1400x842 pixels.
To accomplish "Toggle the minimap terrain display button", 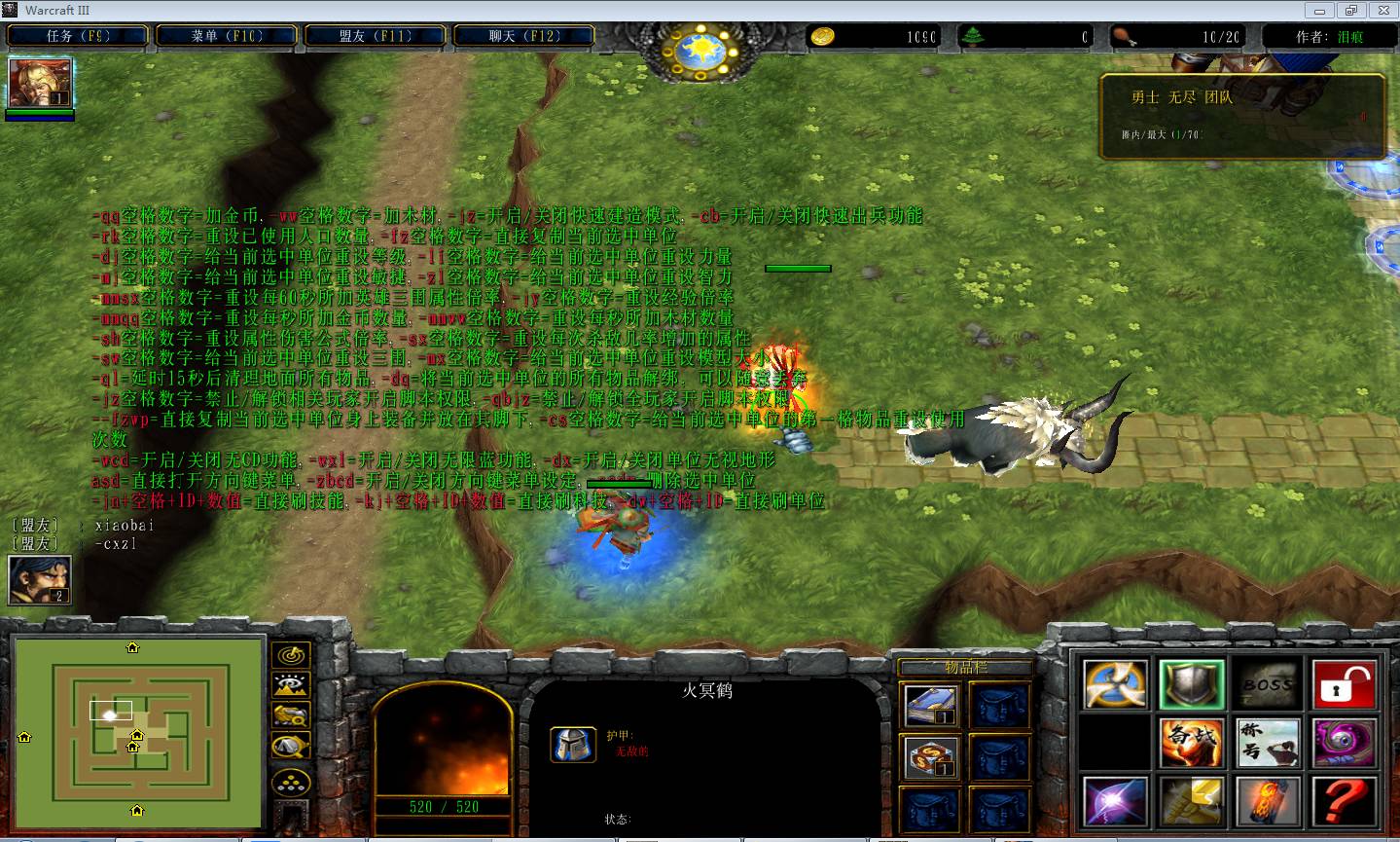I will (291, 686).
